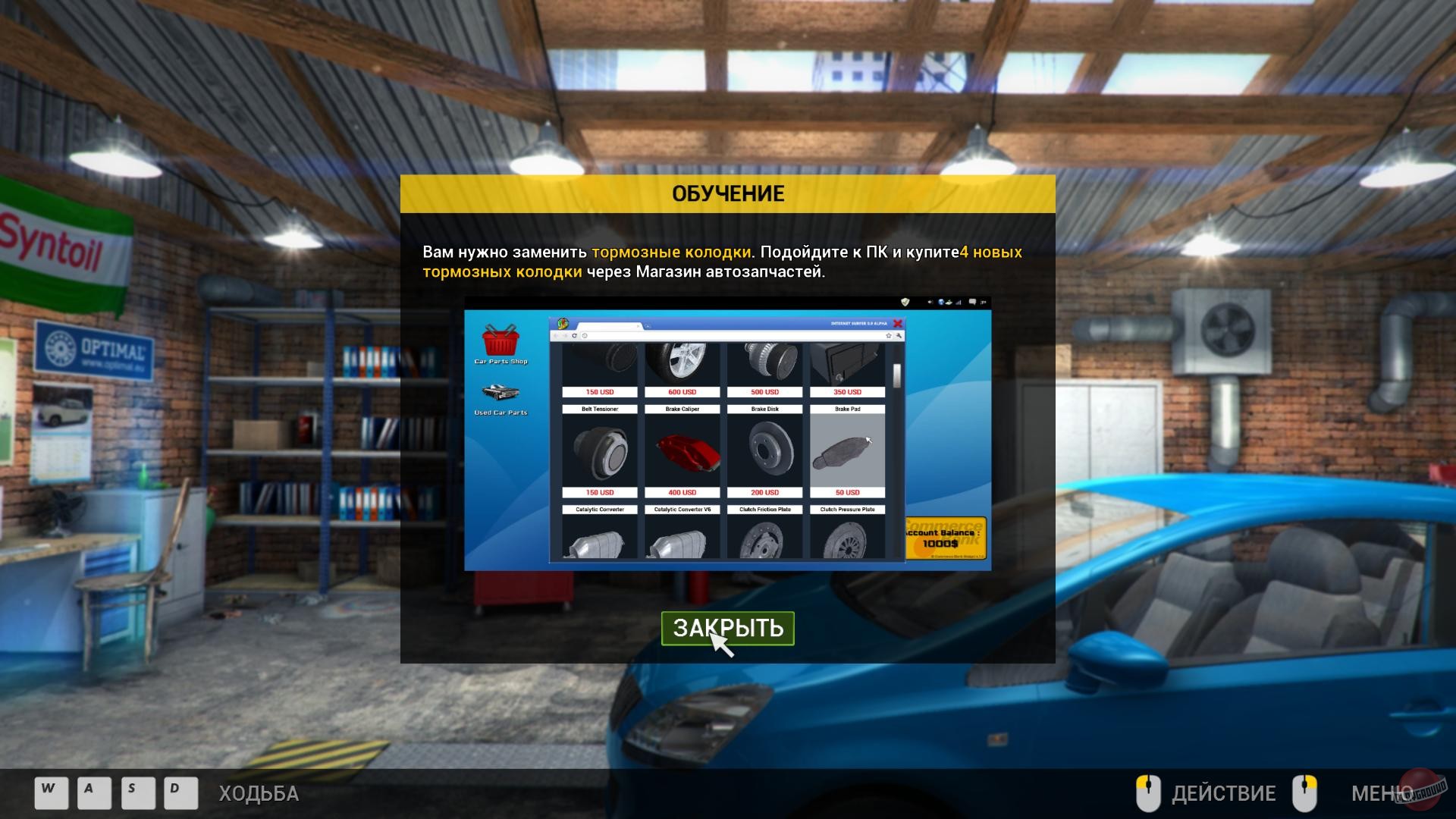Refresh the shop page

pyautogui.click(x=574, y=334)
